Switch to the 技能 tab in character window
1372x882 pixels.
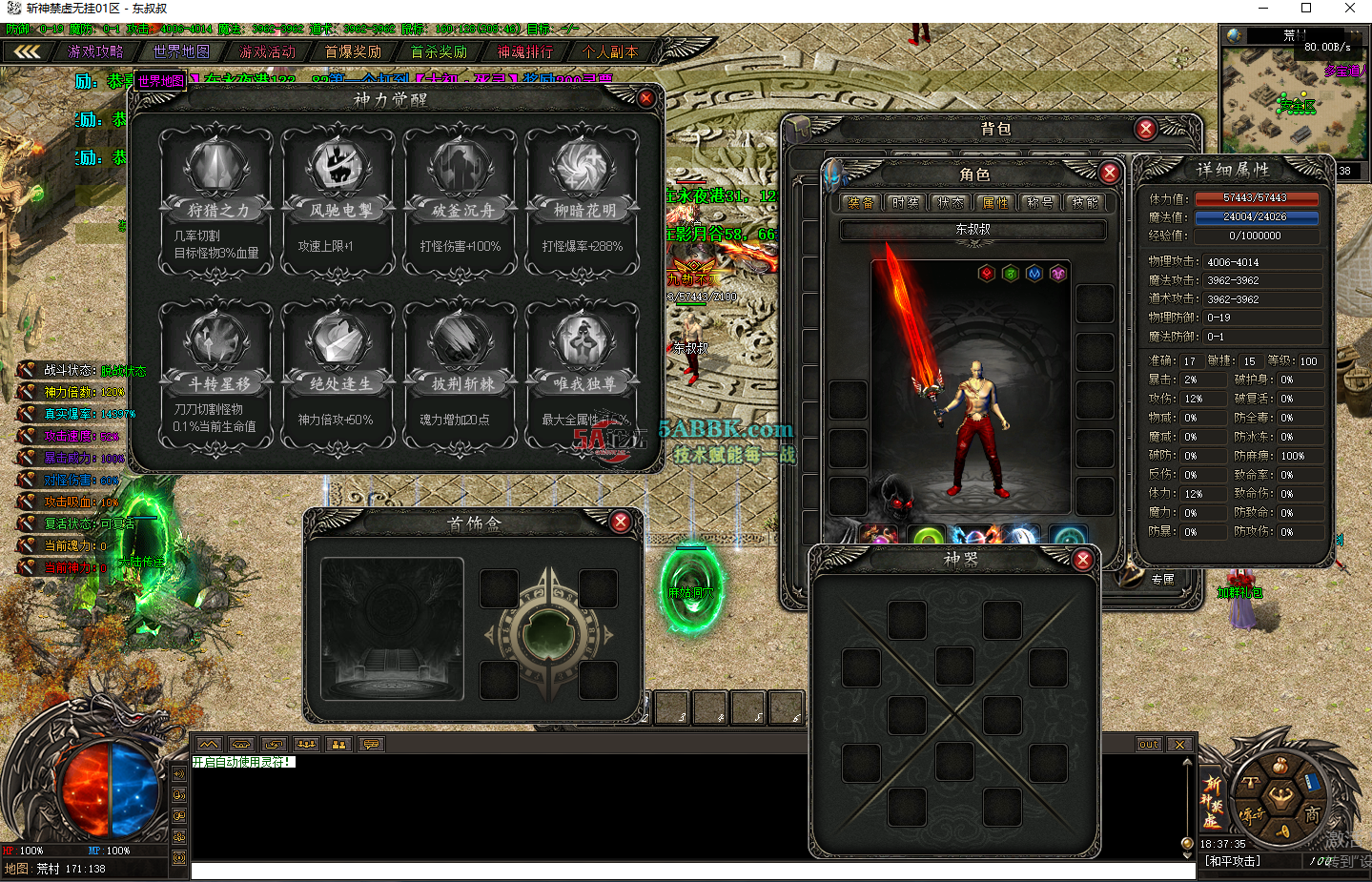pyautogui.click(x=1087, y=202)
